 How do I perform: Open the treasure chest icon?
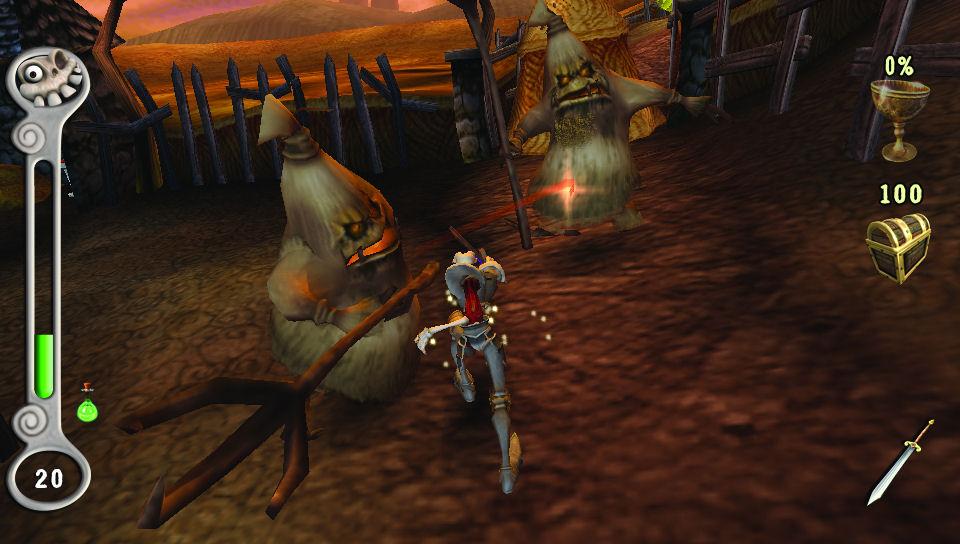click(897, 247)
